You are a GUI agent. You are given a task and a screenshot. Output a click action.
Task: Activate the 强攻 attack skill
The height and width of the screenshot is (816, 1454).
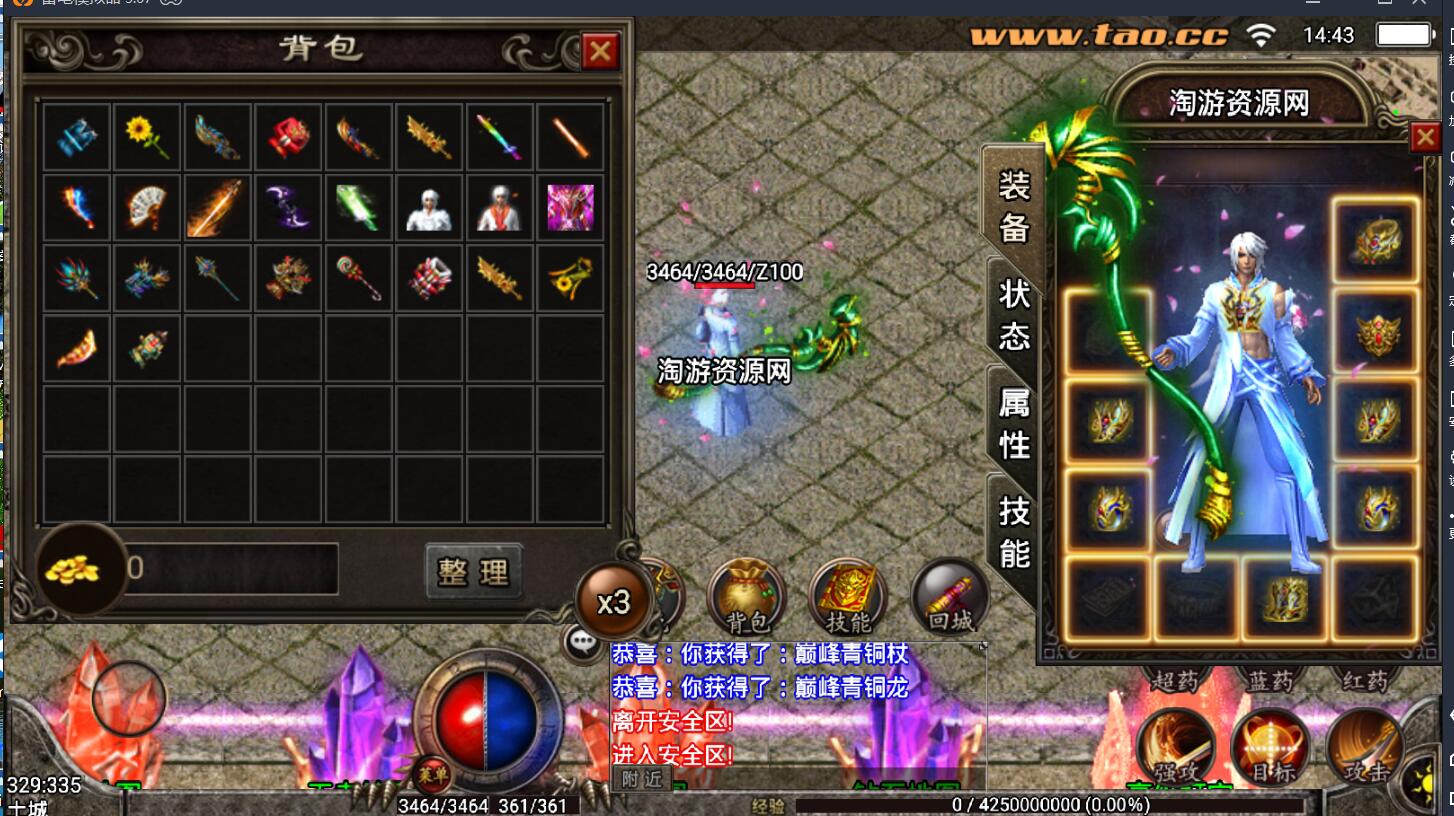click(1177, 748)
